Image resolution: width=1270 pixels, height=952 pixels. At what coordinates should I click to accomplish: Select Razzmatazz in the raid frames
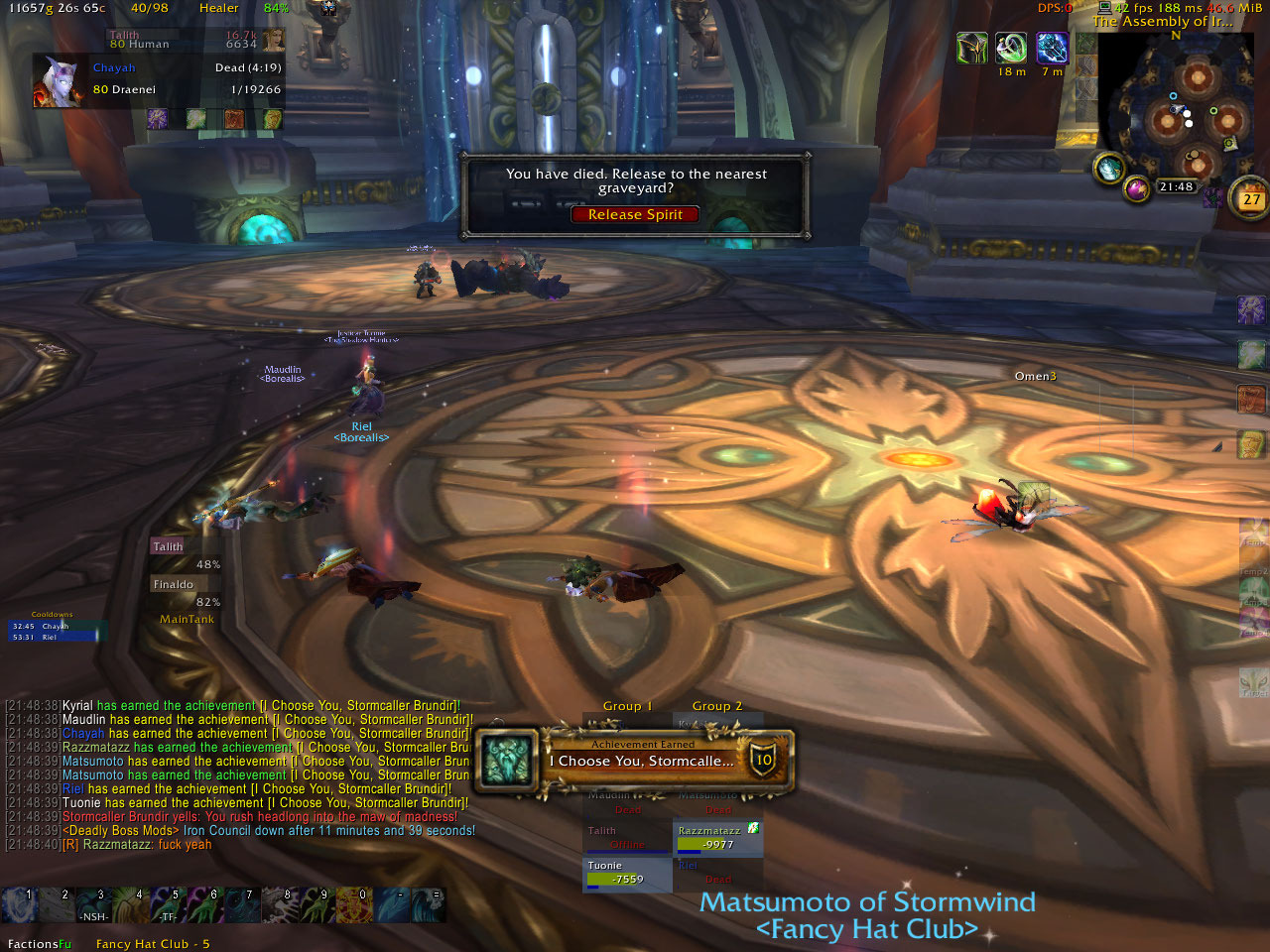pyautogui.click(x=718, y=838)
